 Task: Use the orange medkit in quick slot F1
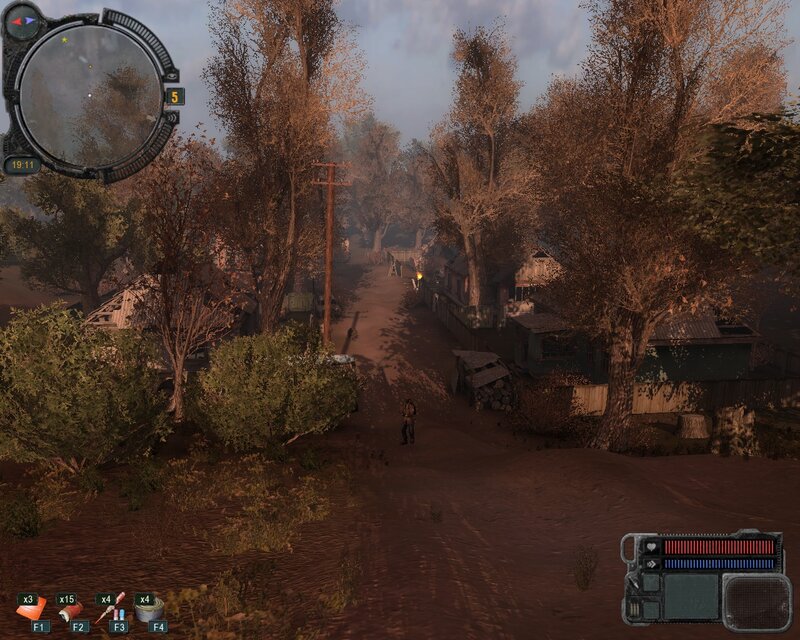pyautogui.click(x=31, y=607)
